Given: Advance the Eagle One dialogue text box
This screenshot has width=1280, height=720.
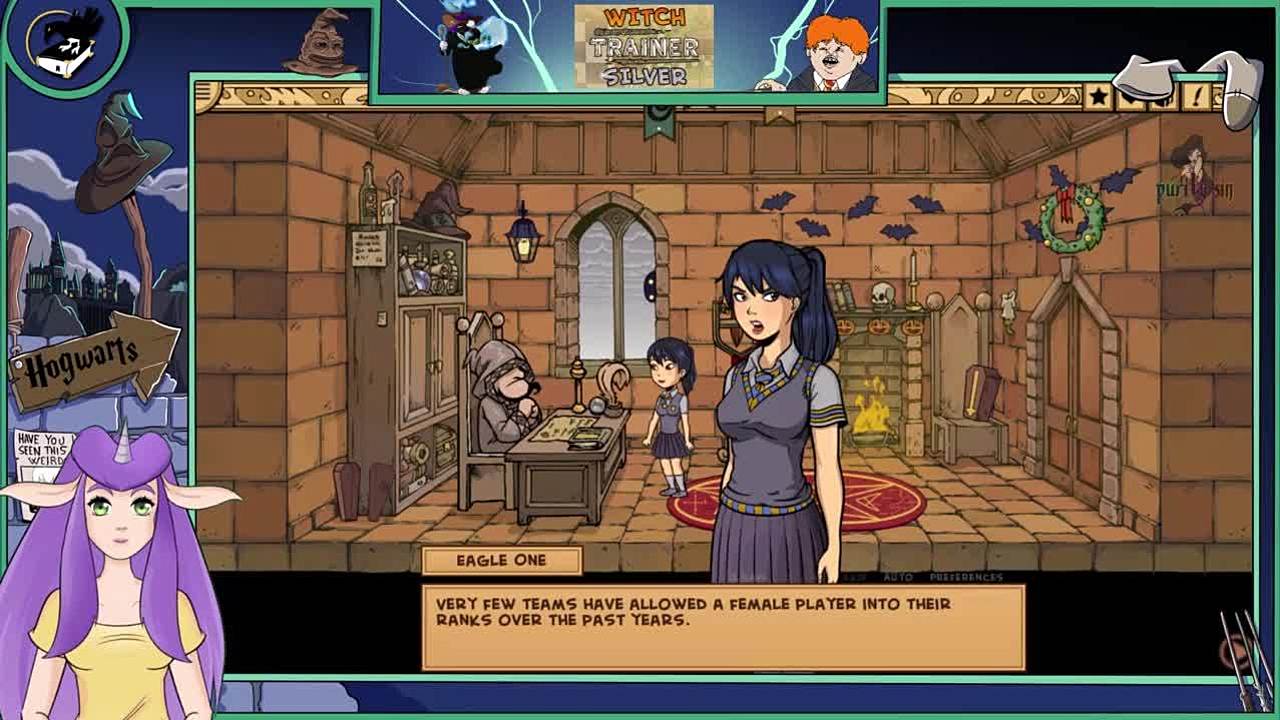Looking at the screenshot, I should 723,627.
